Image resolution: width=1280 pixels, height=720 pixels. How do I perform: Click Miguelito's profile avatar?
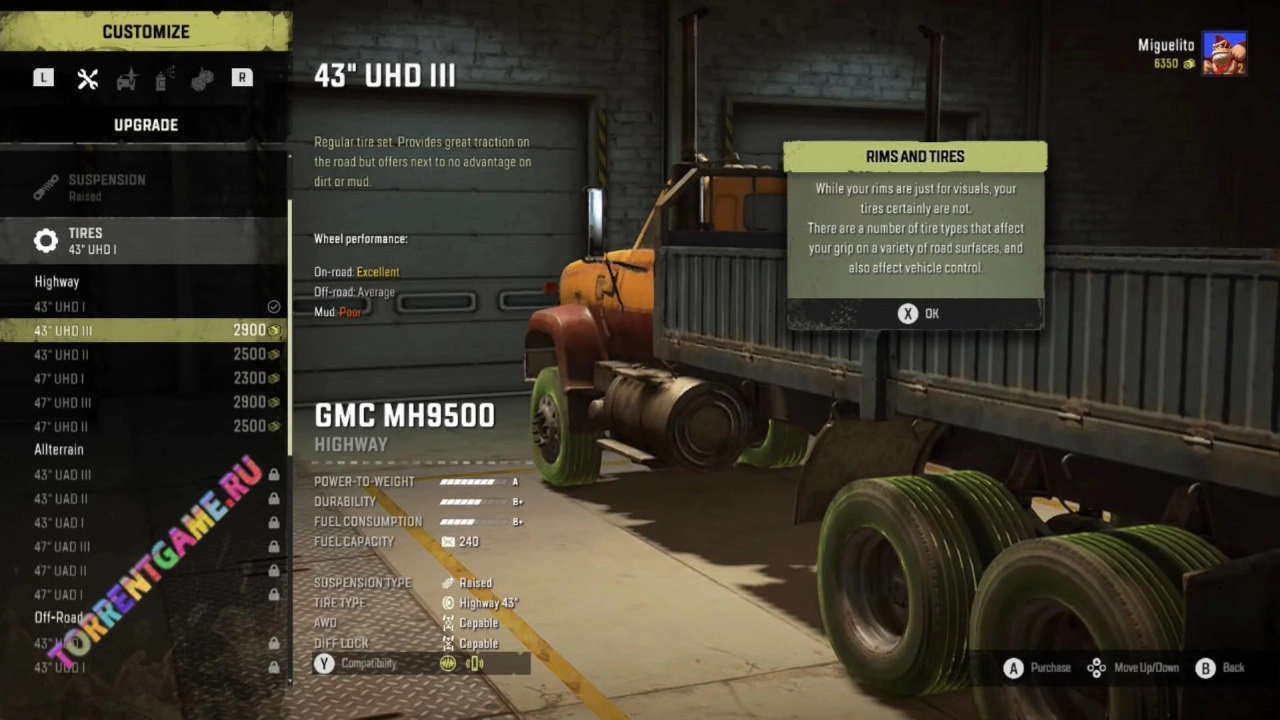[x=1224, y=54]
